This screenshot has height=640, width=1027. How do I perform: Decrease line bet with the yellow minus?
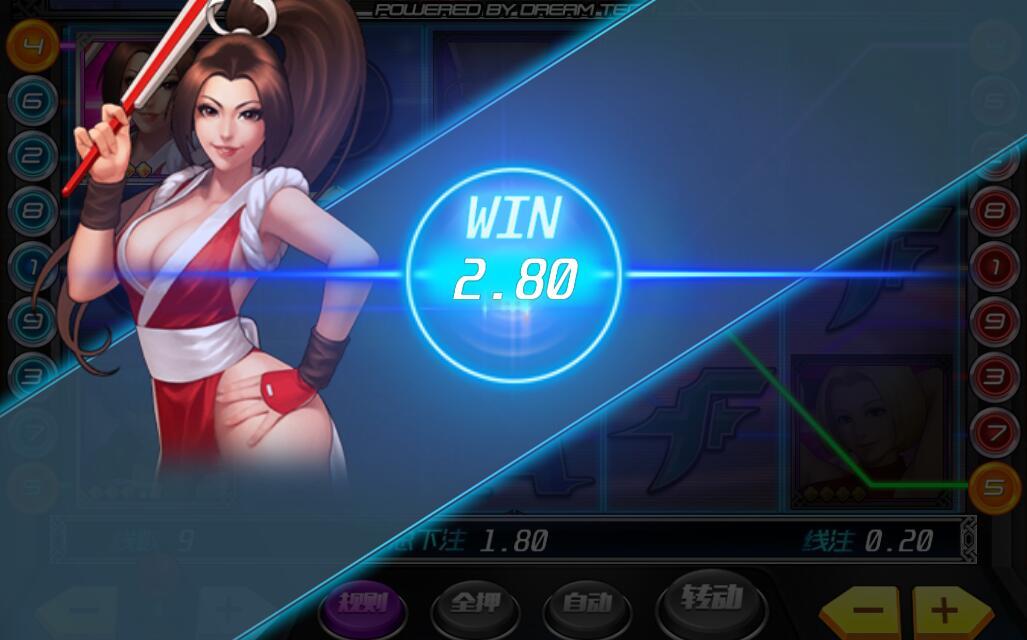pos(866,611)
